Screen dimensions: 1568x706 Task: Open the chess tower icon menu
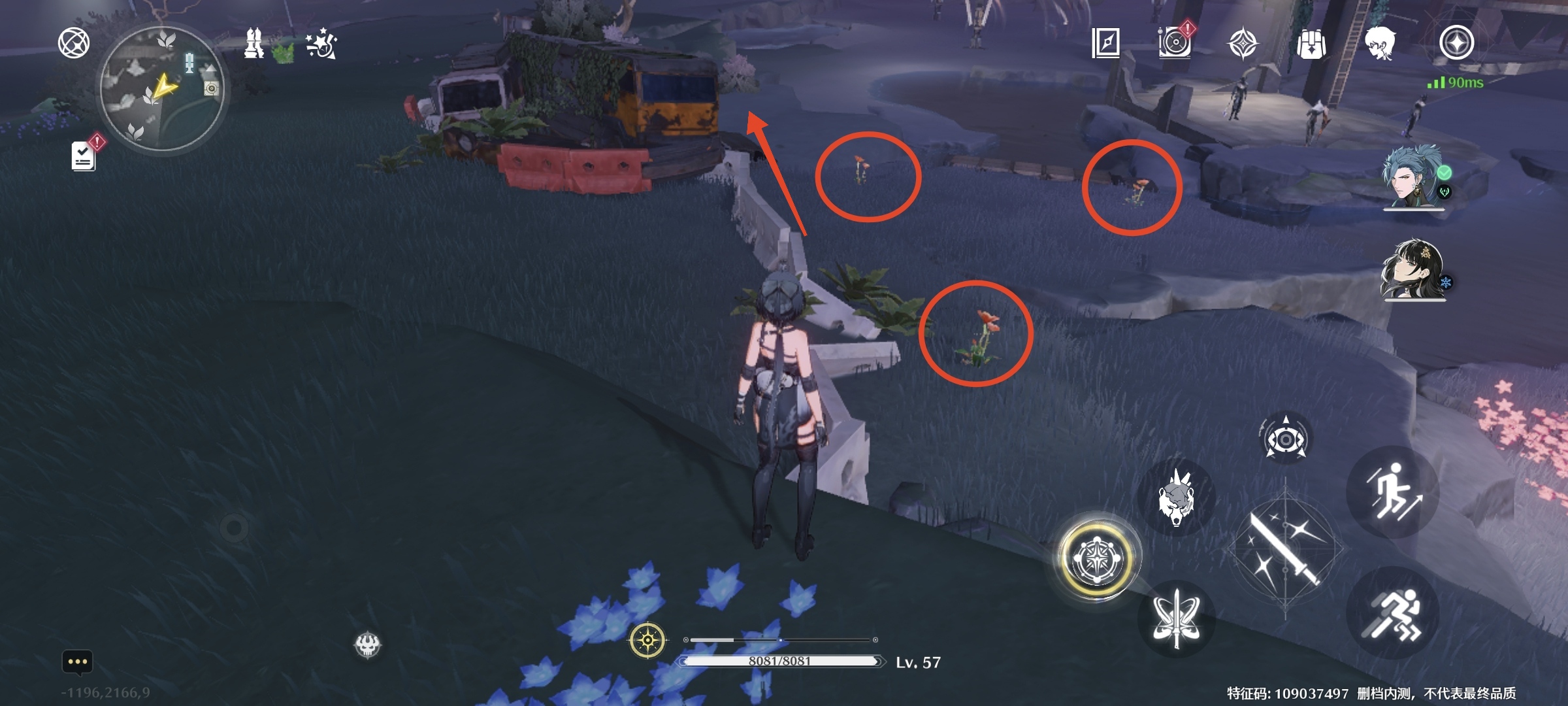click(253, 44)
